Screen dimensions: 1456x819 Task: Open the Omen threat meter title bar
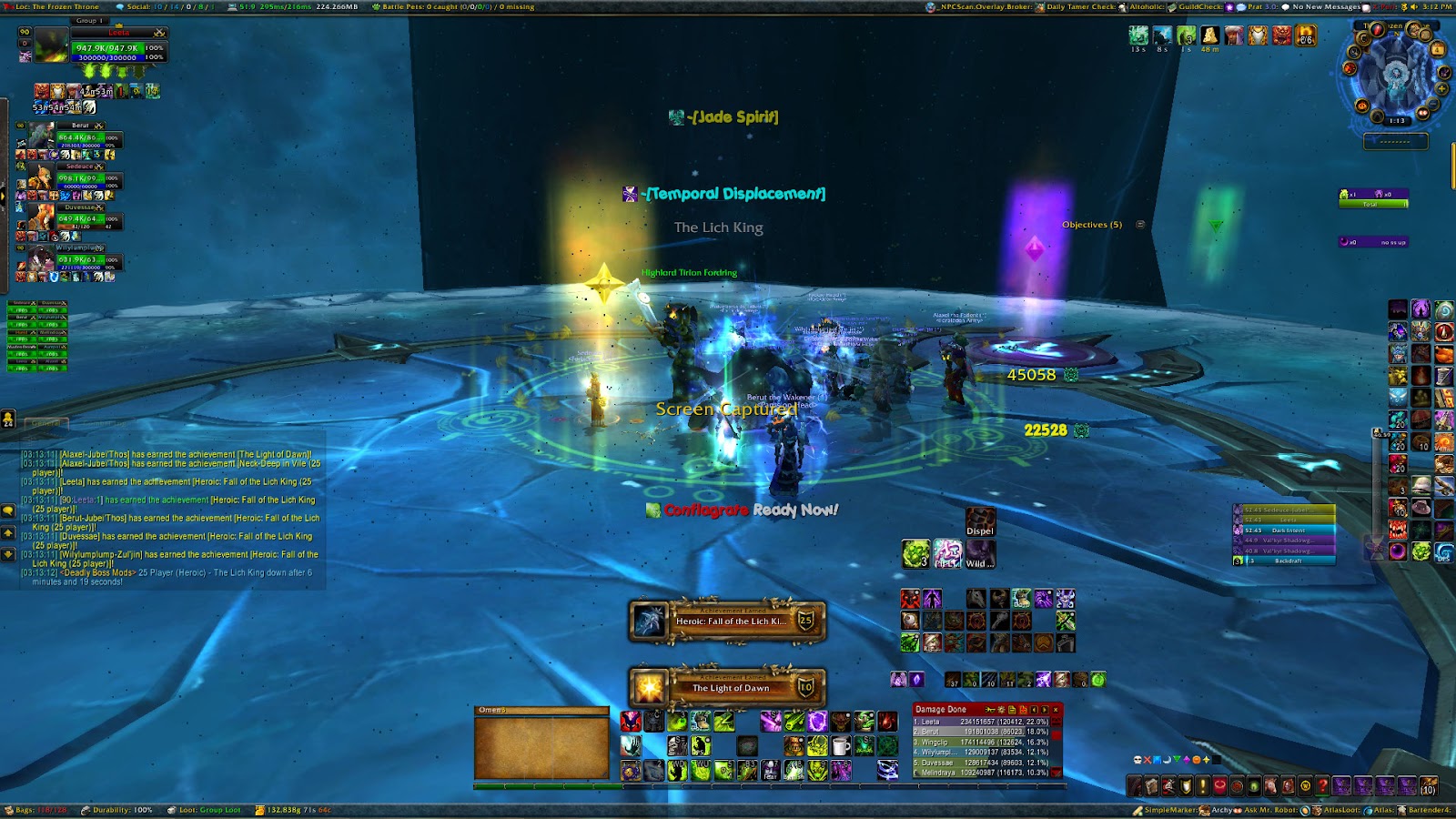[541, 710]
